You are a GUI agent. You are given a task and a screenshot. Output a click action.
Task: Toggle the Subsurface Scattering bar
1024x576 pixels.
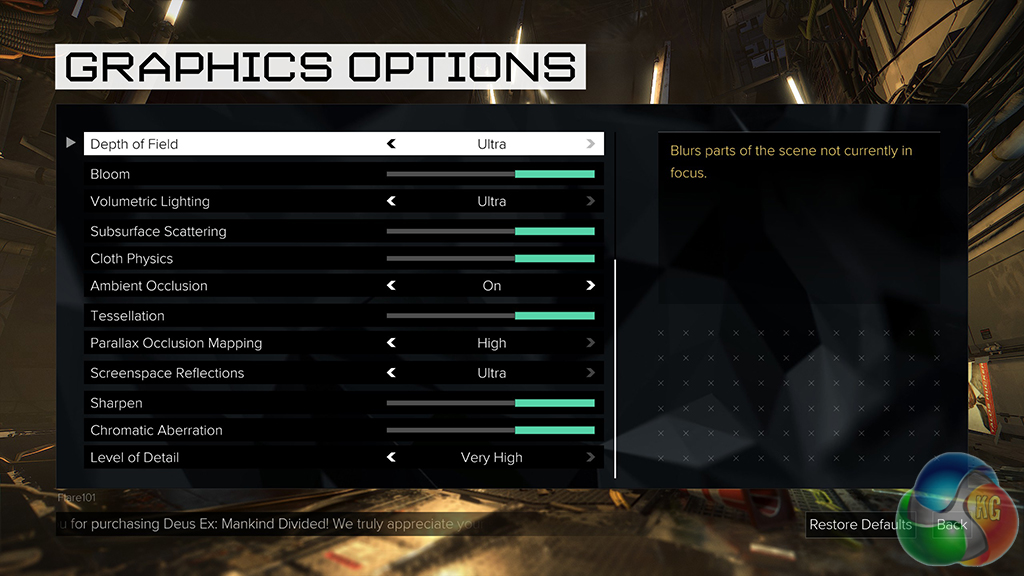(490, 231)
